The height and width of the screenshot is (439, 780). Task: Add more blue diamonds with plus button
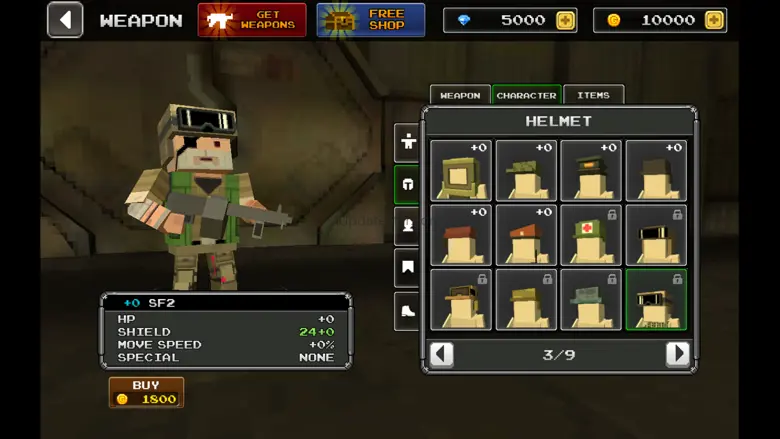coord(566,20)
